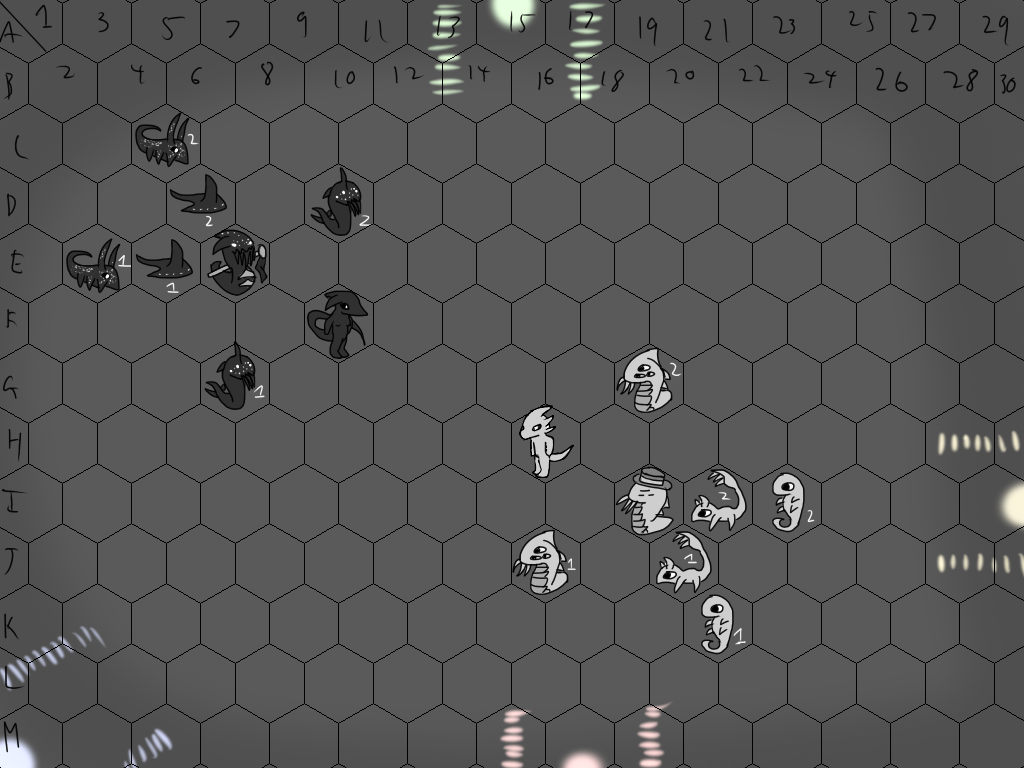Select the dark horned beast numbered 2
1024x768 pixels.
click(165, 143)
